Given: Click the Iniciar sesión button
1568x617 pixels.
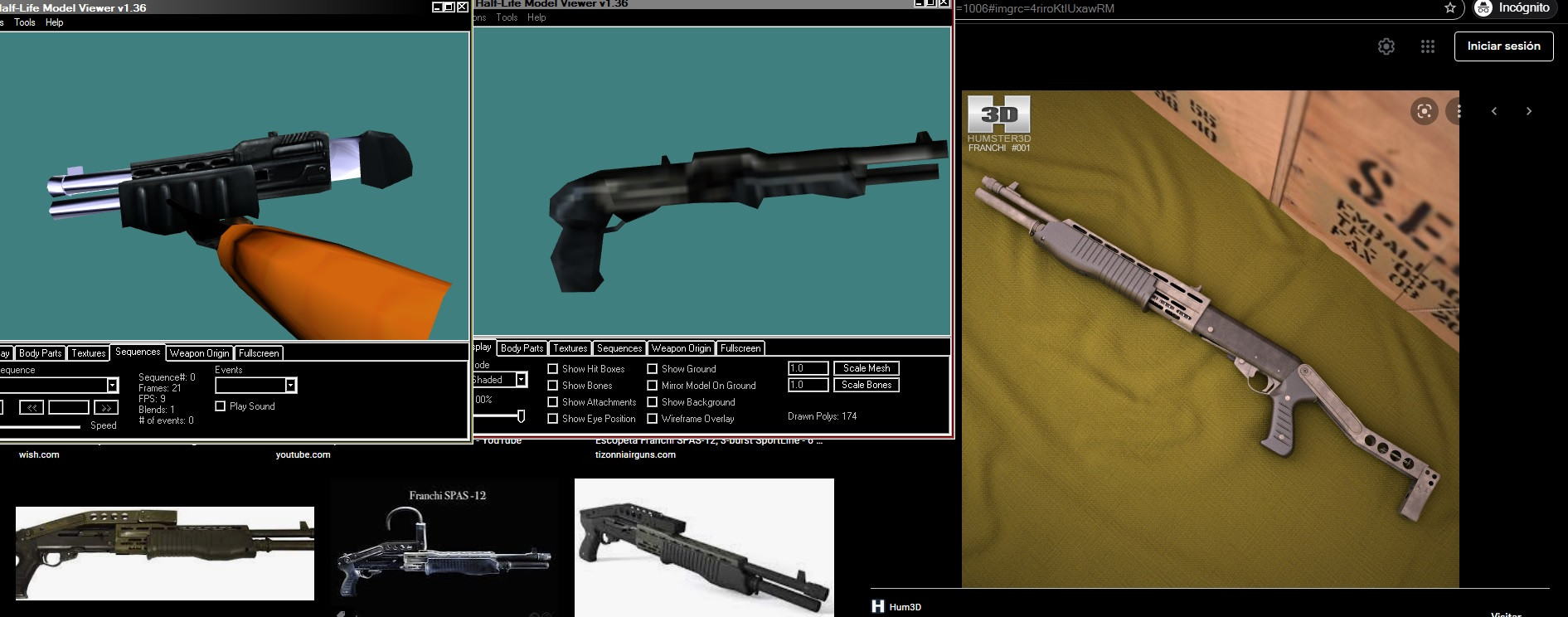Looking at the screenshot, I should (x=1503, y=46).
